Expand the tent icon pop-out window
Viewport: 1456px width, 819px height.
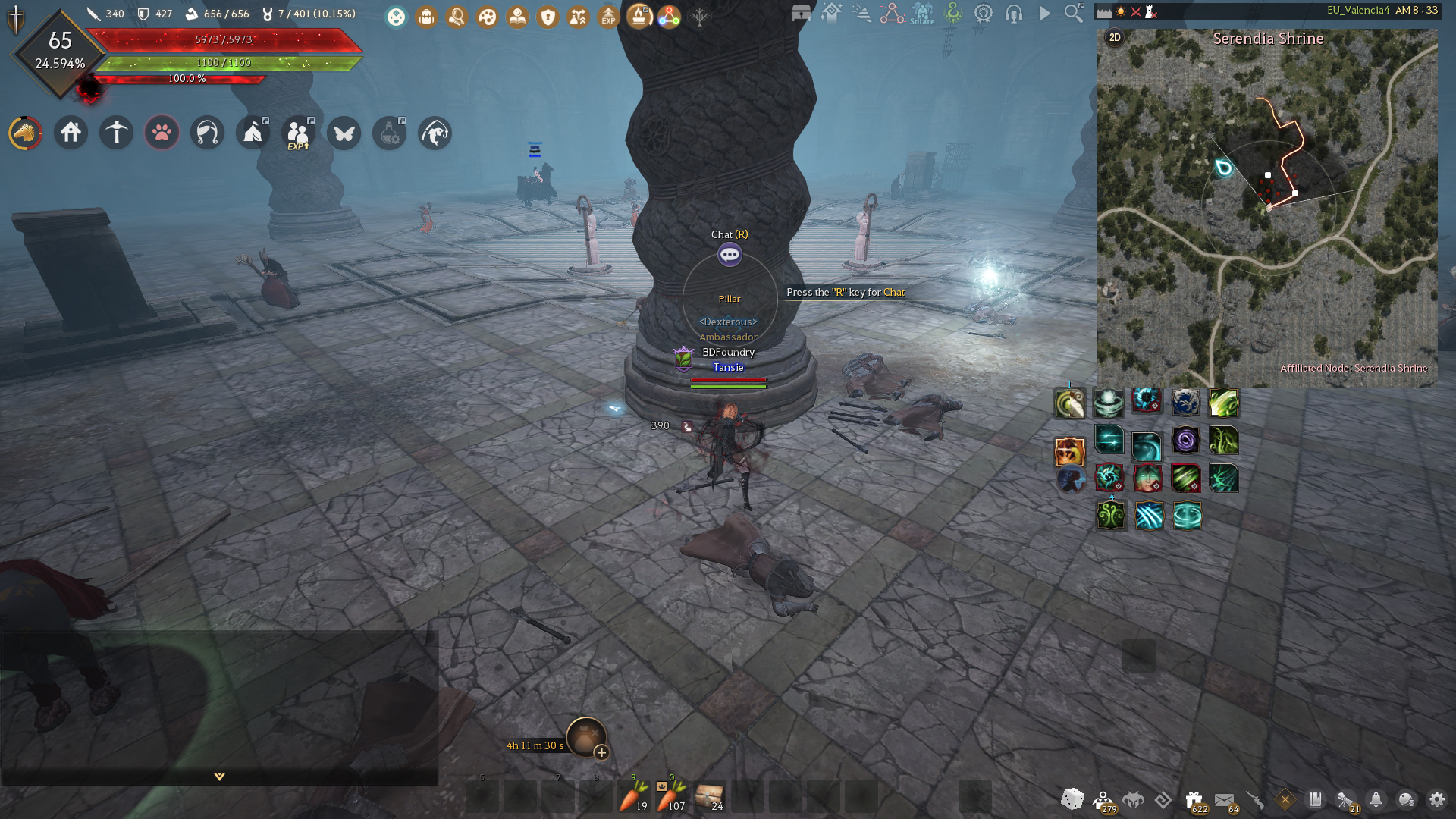(x=253, y=132)
